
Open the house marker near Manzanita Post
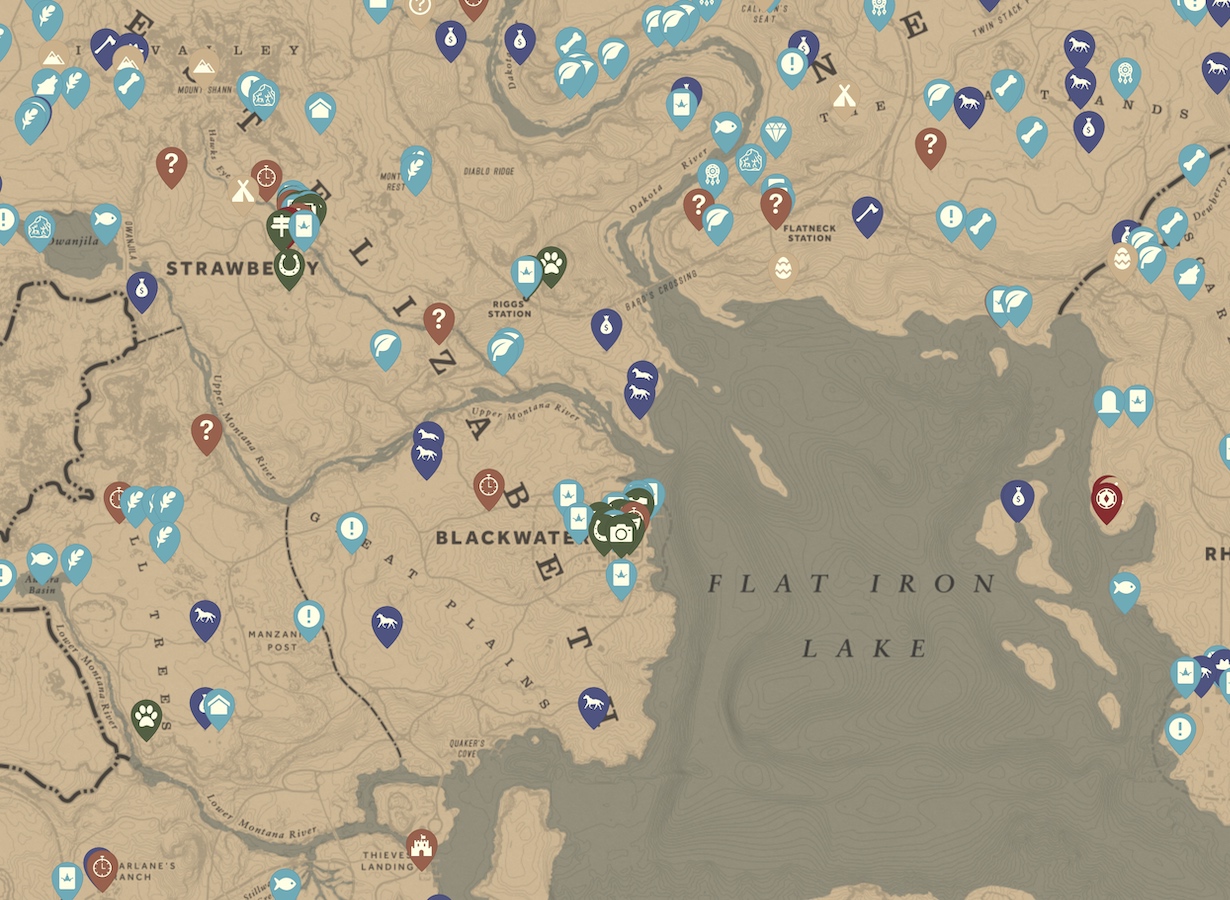[219, 706]
